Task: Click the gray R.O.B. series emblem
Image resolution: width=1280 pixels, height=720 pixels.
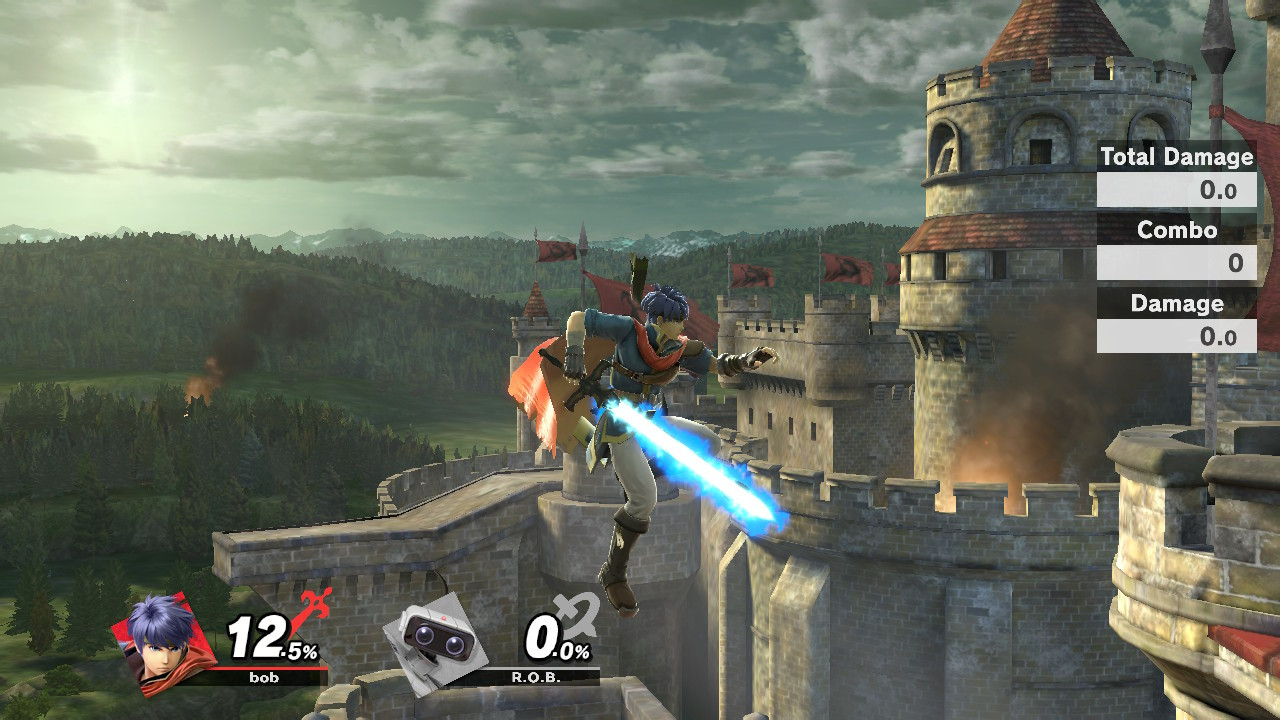Action: point(575,612)
